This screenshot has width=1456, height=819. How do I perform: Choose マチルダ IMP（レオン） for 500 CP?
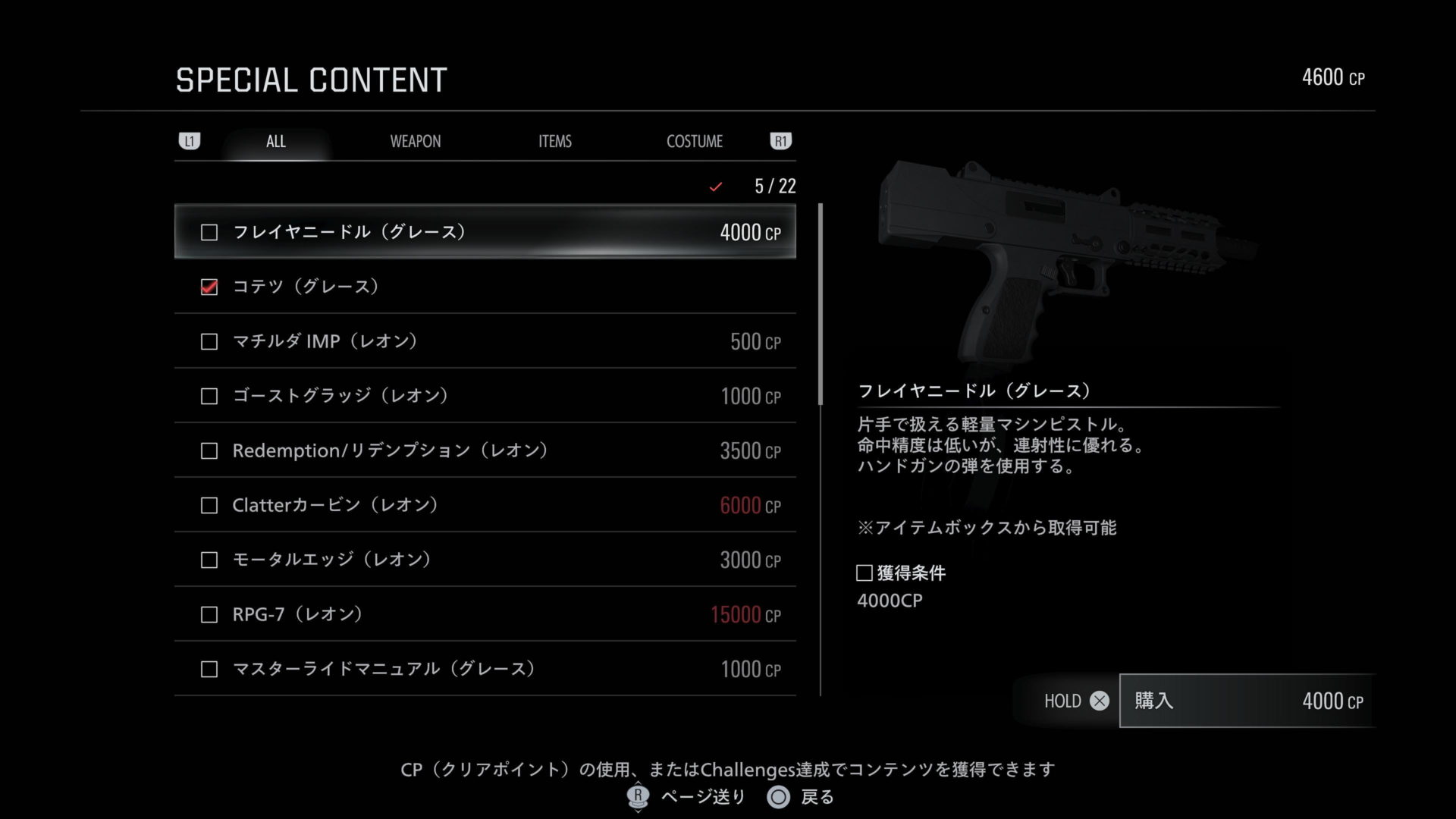pyautogui.click(x=485, y=341)
